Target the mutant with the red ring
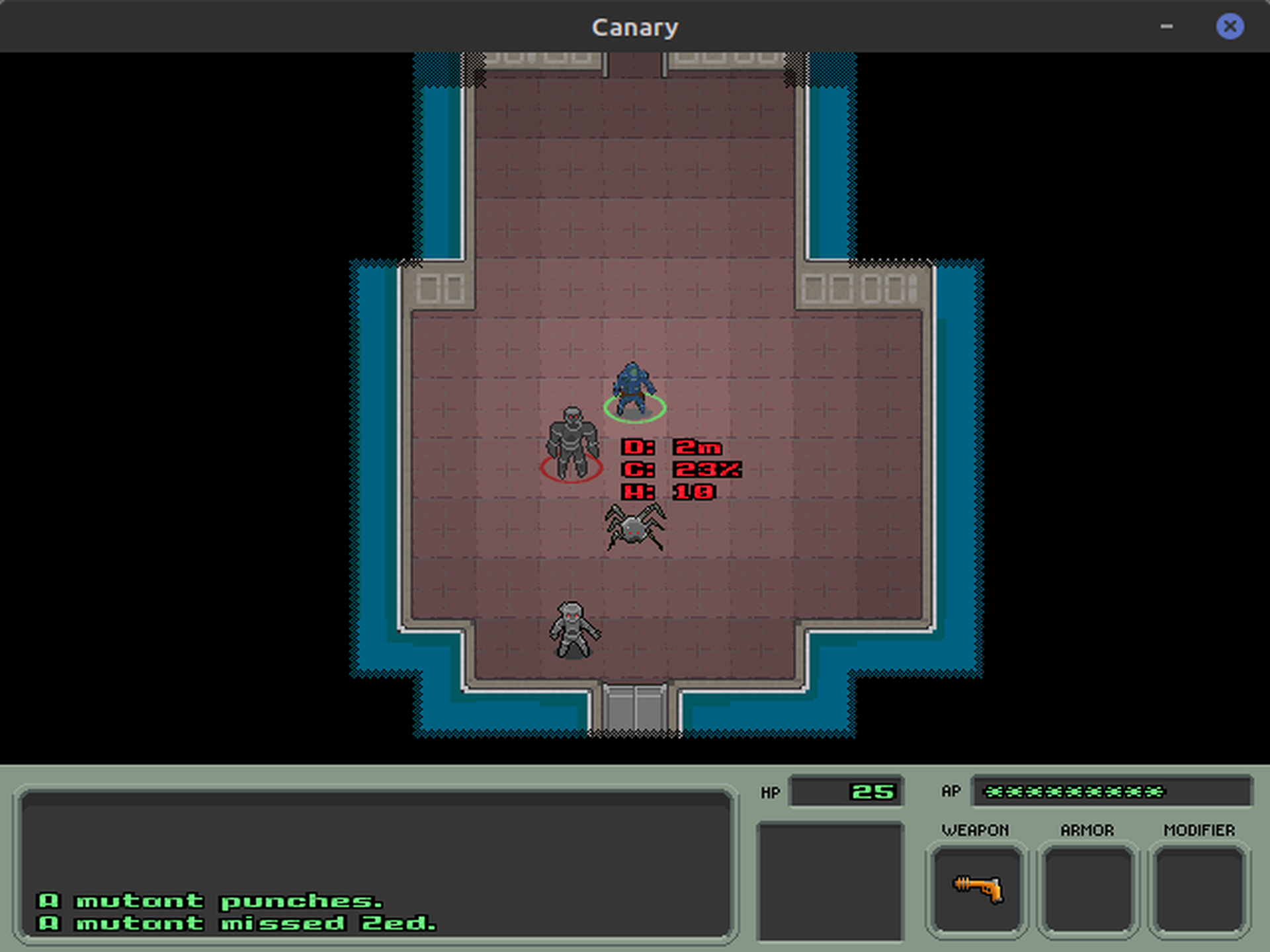This screenshot has width=1270, height=952. 572,442
